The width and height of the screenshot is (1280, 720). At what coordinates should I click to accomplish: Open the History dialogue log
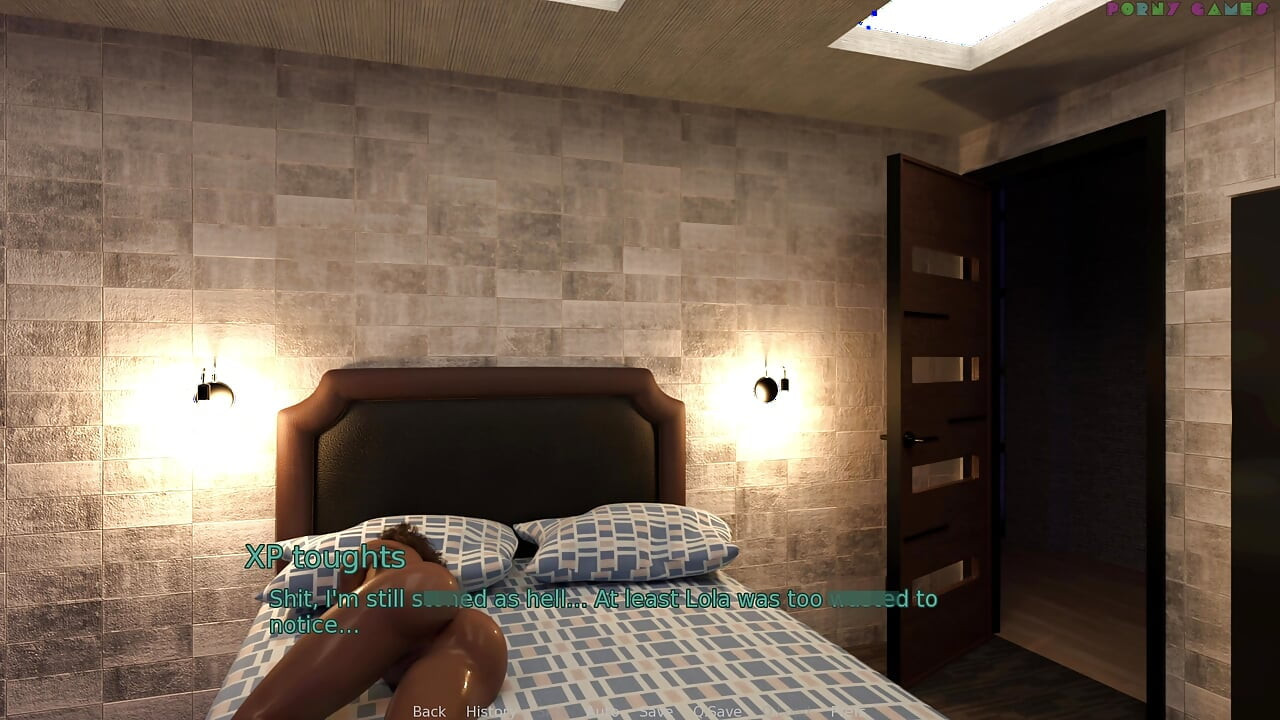click(490, 712)
